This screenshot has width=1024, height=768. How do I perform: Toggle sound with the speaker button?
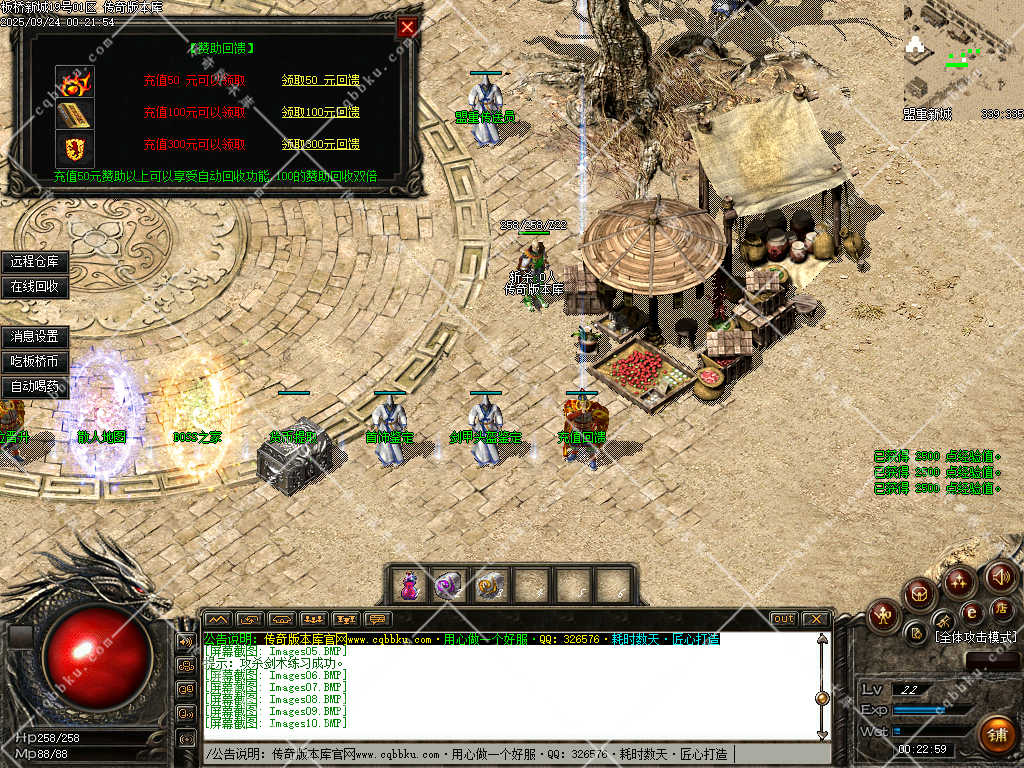(x=1000, y=577)
